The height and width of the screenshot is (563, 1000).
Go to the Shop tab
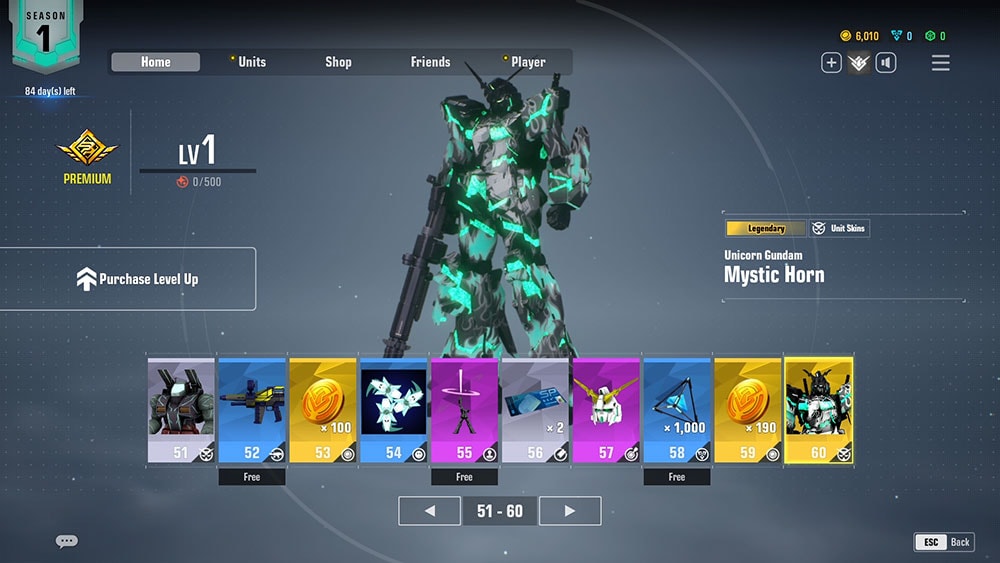coord(338,62)
